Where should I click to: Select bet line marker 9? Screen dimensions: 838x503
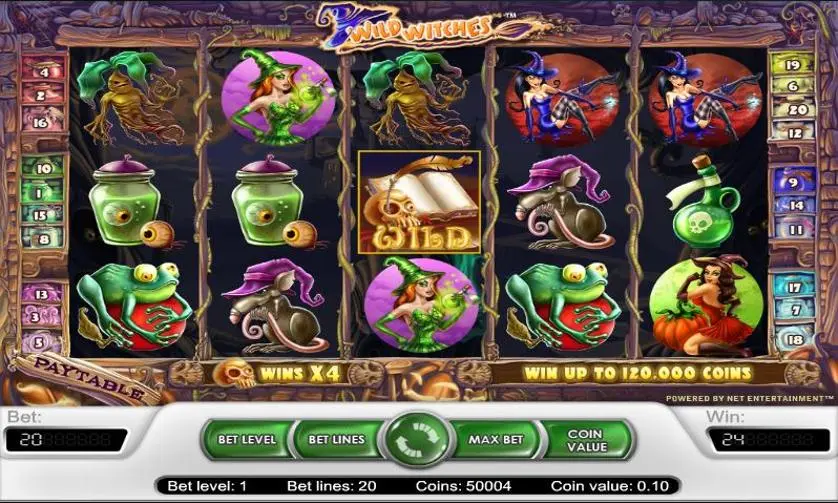coord(796,183)
